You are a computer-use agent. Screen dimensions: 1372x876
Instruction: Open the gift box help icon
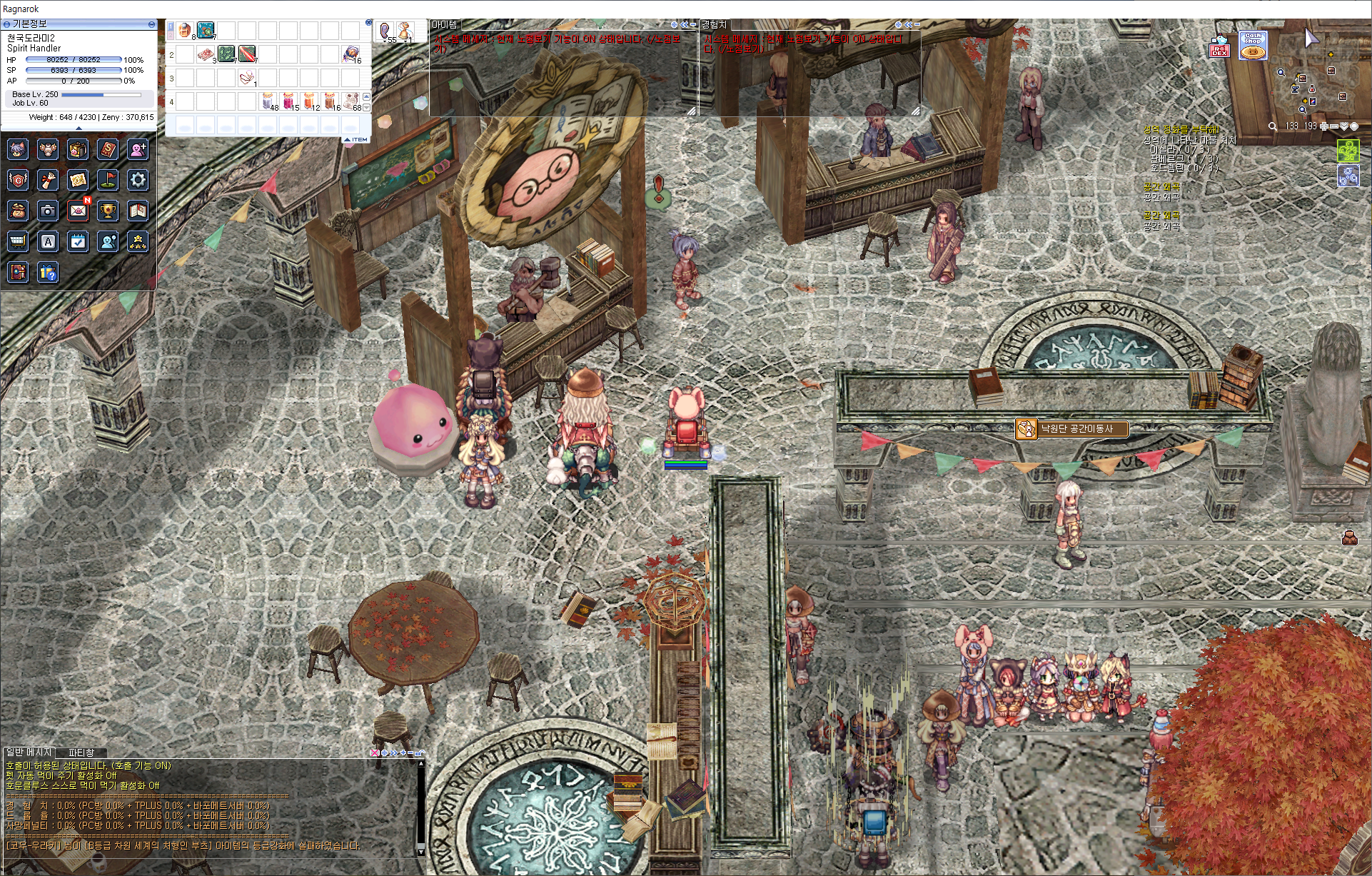coord(48,272)
